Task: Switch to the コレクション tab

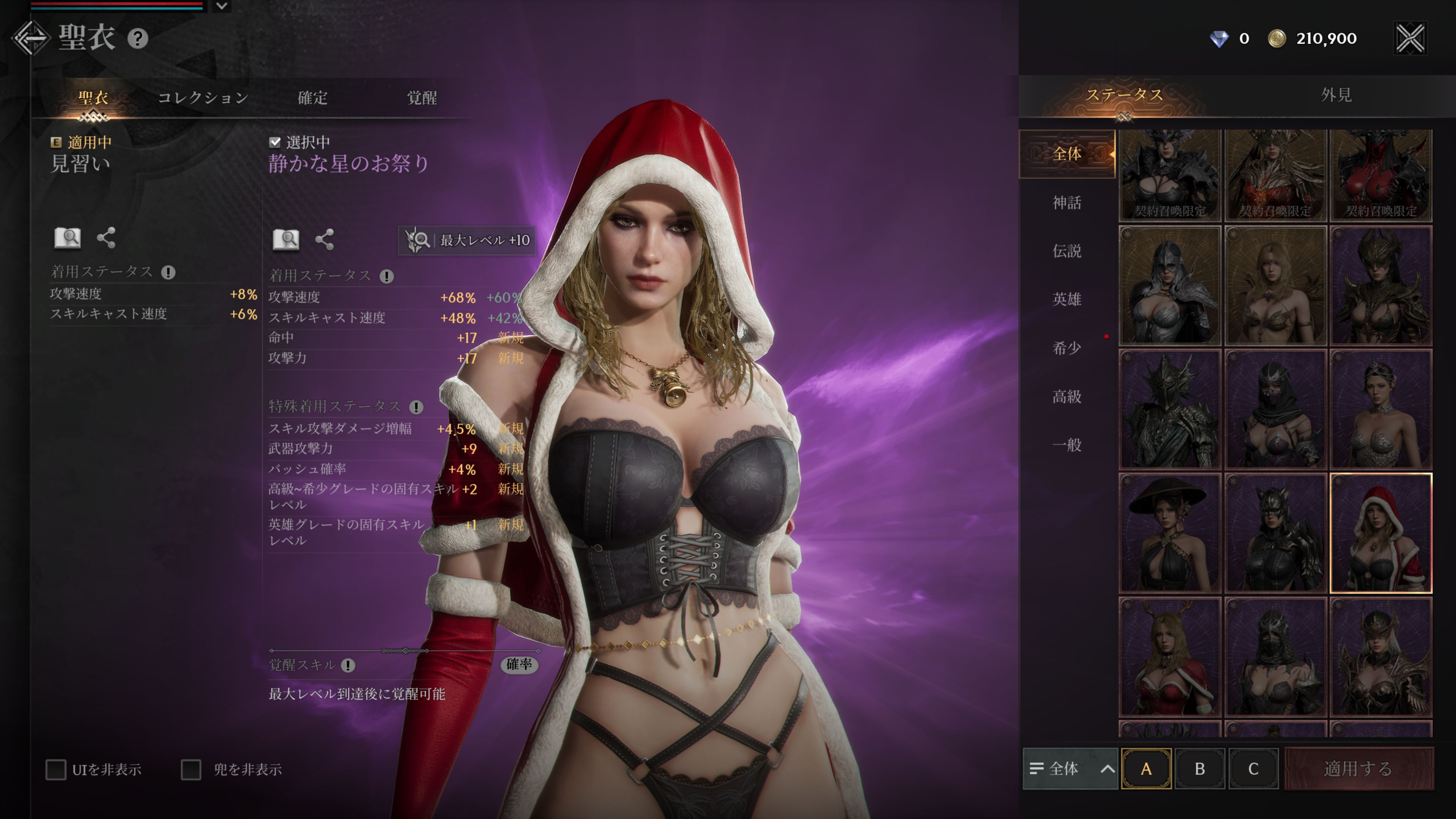Action: [203, 98]
